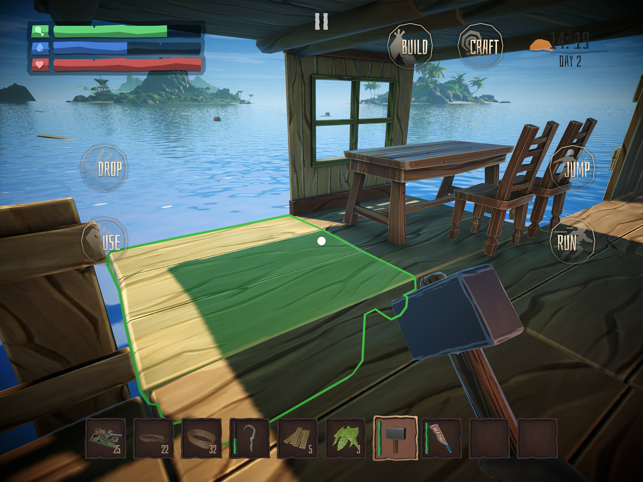643x482 pixels.
Task: Select the coiled vine slot with 32
Action: (202, 438)
